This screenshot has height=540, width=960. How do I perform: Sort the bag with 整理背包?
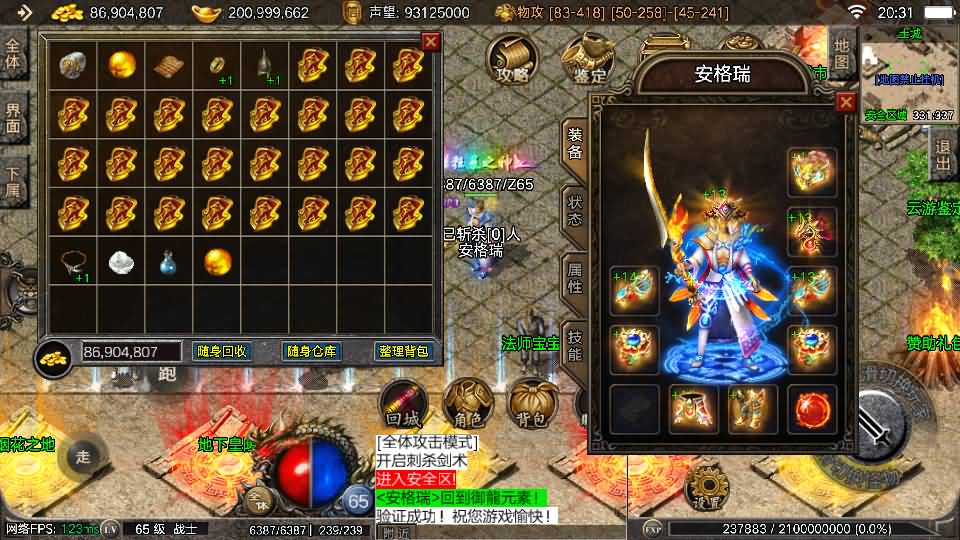coord(404,351)
